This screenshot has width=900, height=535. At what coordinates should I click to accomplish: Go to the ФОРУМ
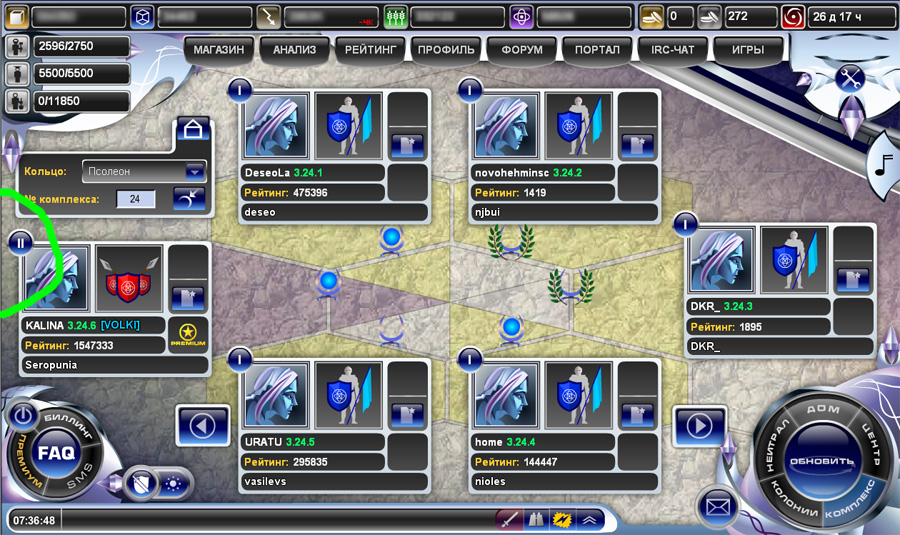[520, 49]
